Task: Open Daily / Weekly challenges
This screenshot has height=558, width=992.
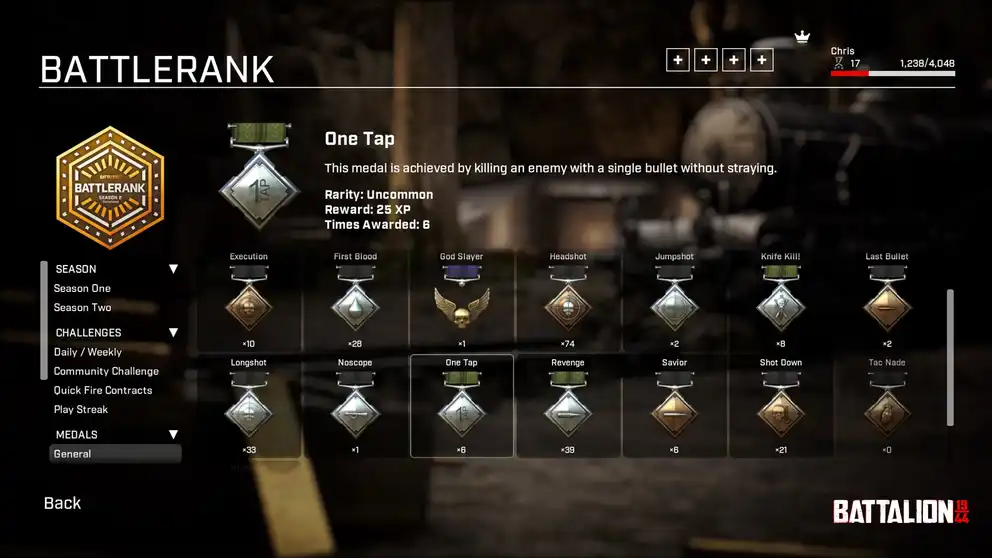Action: tap(88, 352)
